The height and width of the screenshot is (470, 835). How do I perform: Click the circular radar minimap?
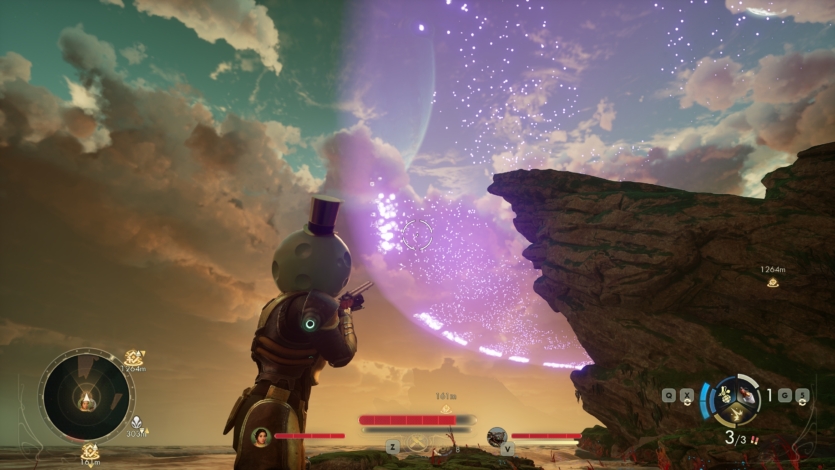coord(86,396)
